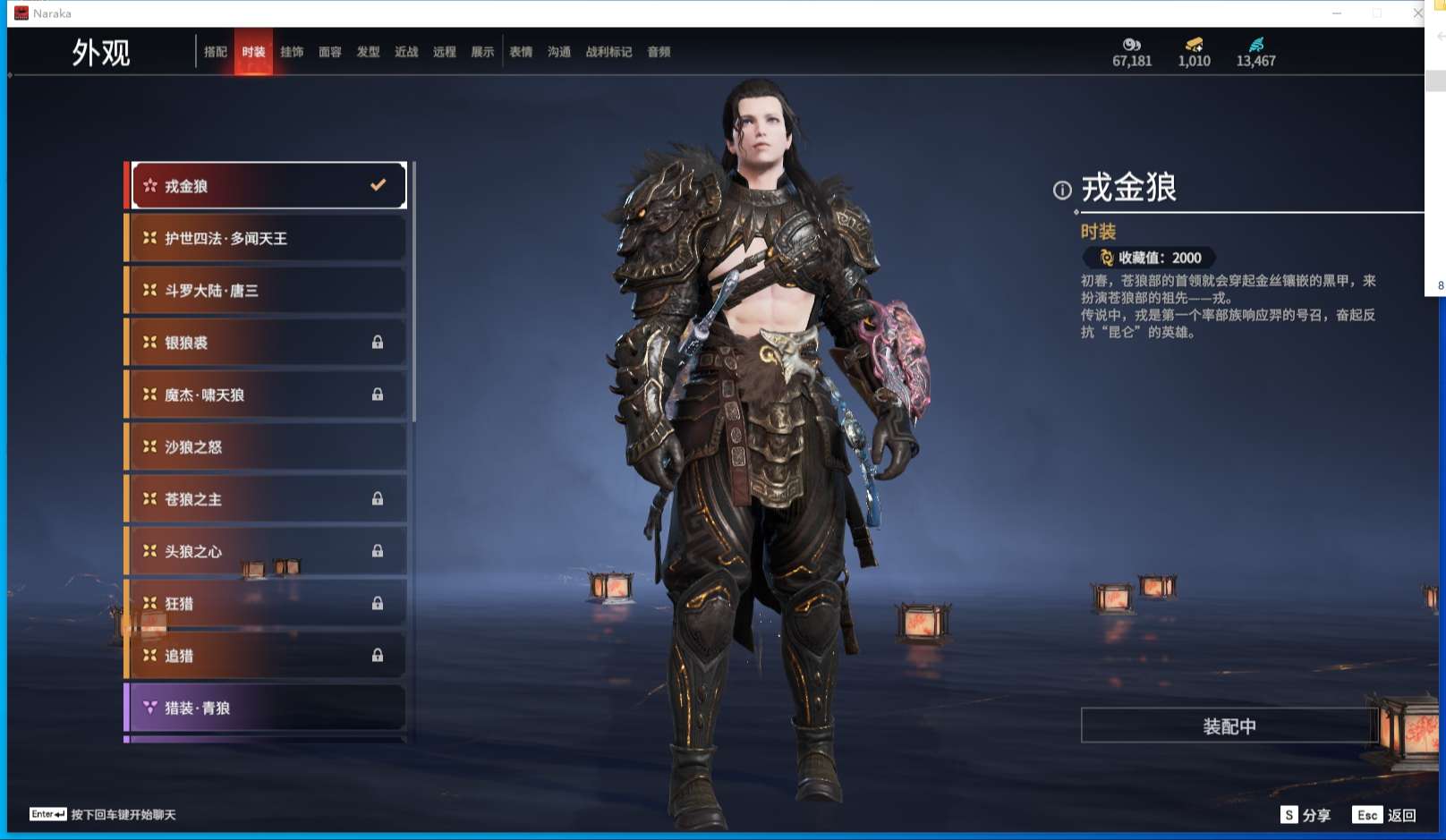Open the 发型 hairstyle tab
The width and height of the screenshot is (1446, 840).
[x=369, y=51]
